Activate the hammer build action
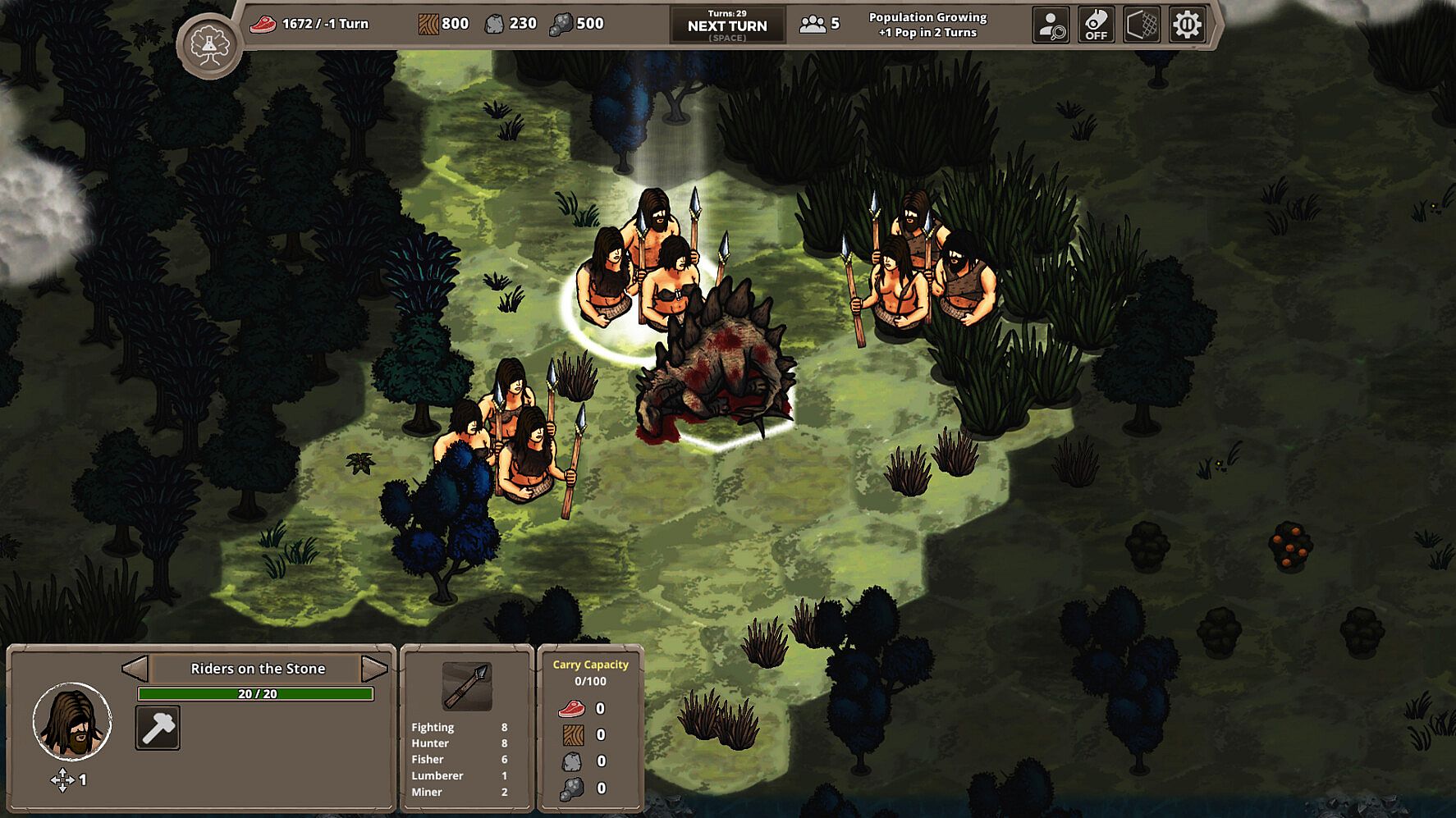 (x=158, y=728)
